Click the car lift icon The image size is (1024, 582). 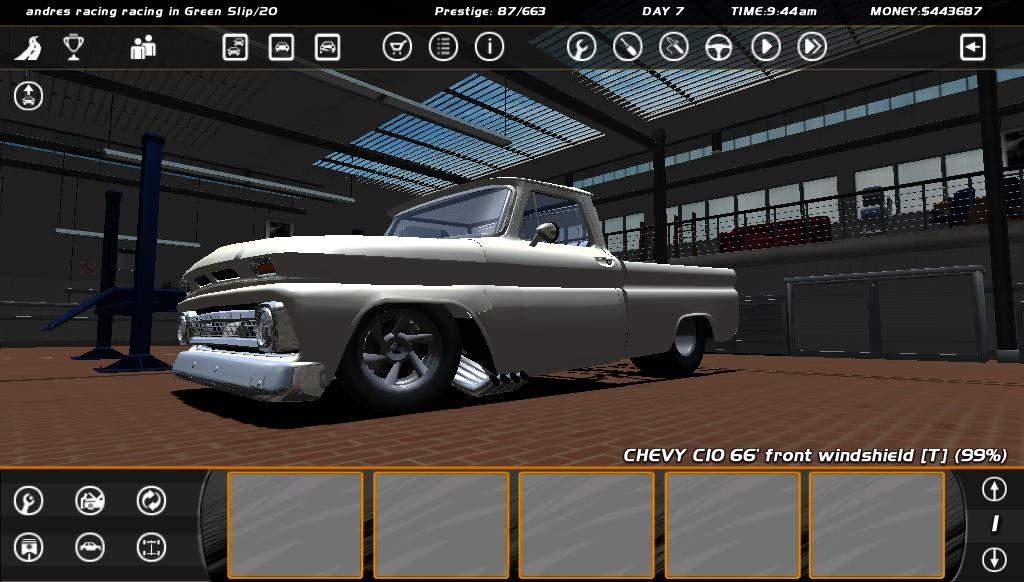coord(28,96)
